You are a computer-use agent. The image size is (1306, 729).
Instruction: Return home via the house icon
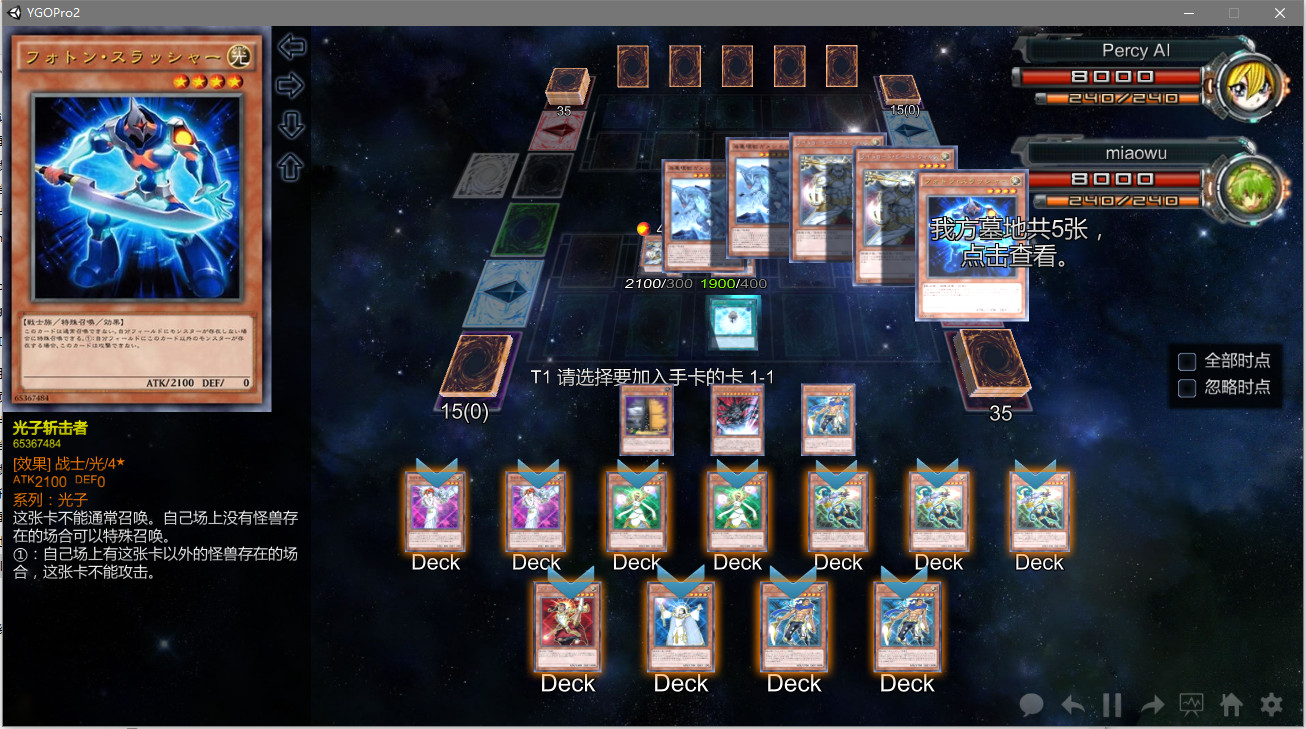coord(1231,705)
